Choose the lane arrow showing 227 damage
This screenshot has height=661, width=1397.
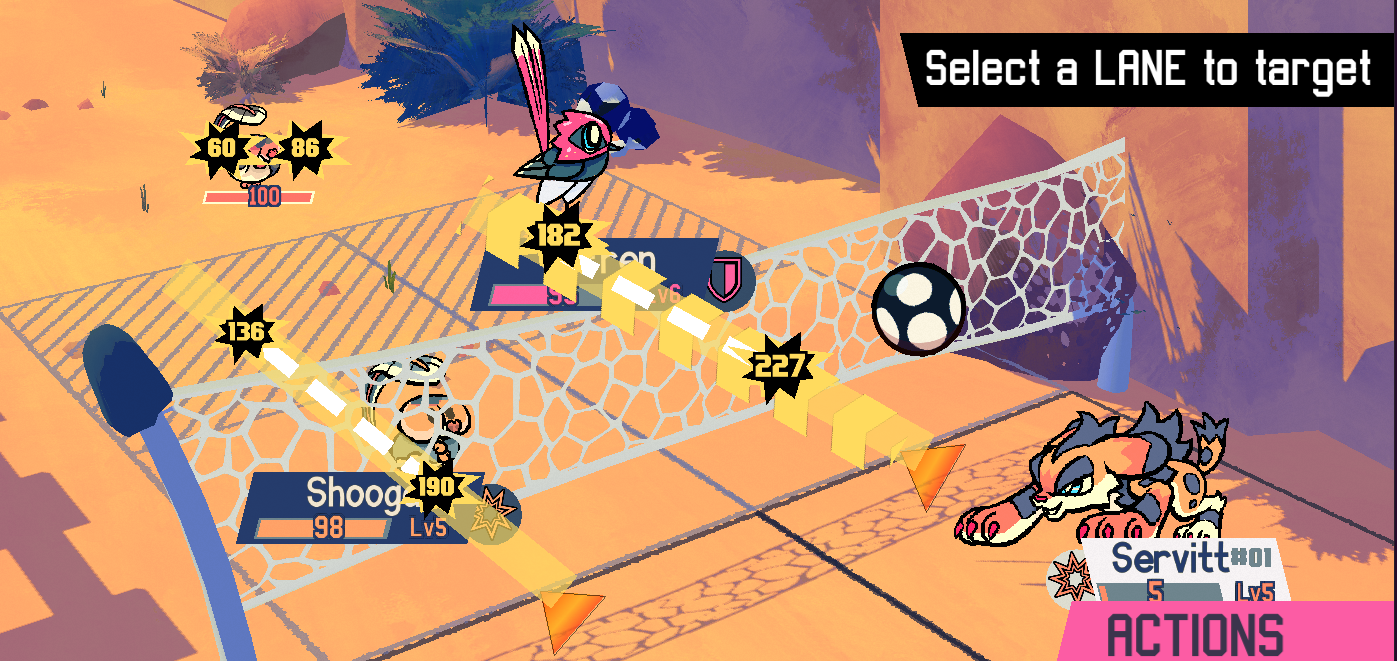pyautogui.click(x=930, y=471)
